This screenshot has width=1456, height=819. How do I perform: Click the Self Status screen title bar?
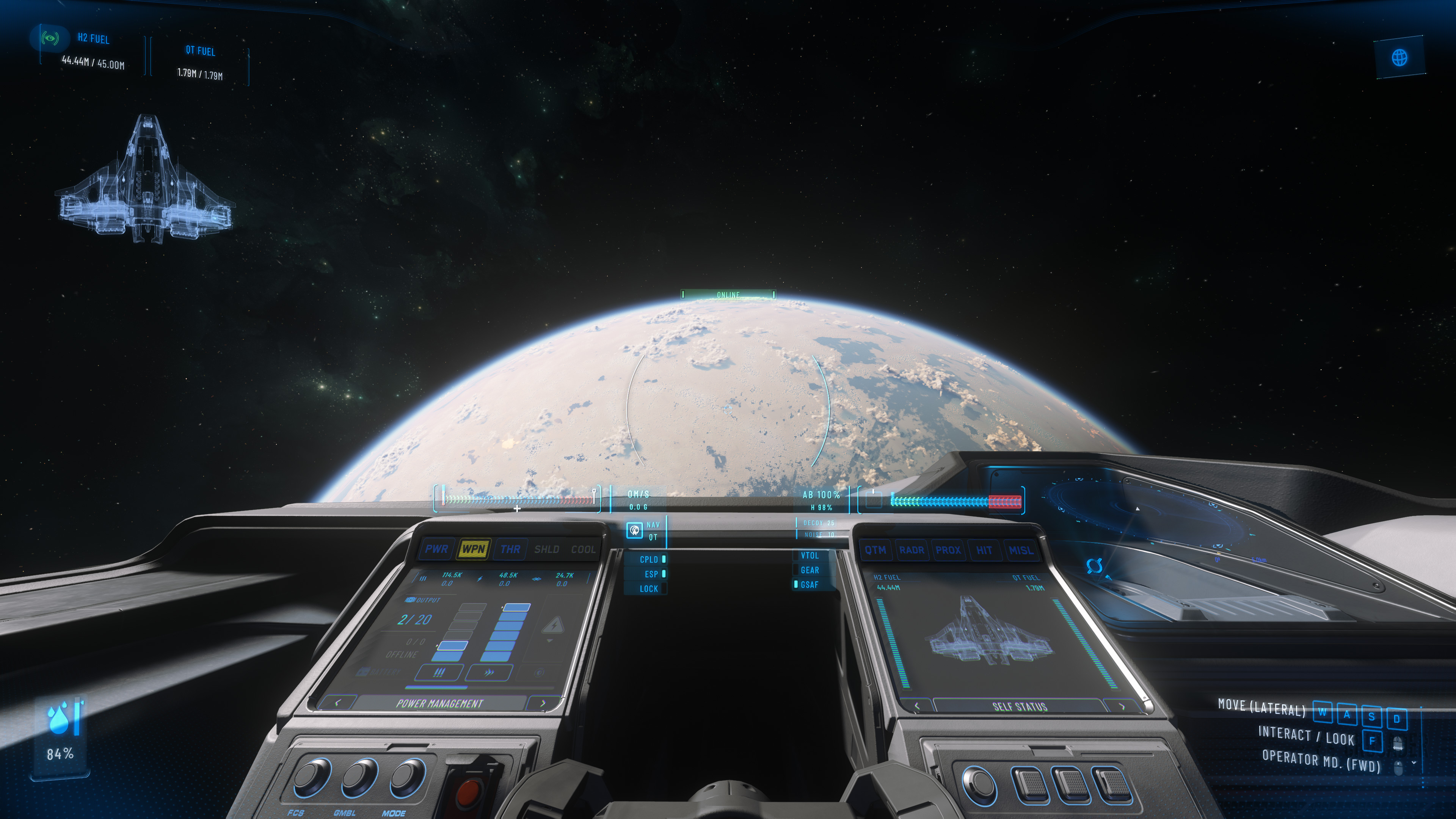click(1020, 706)
